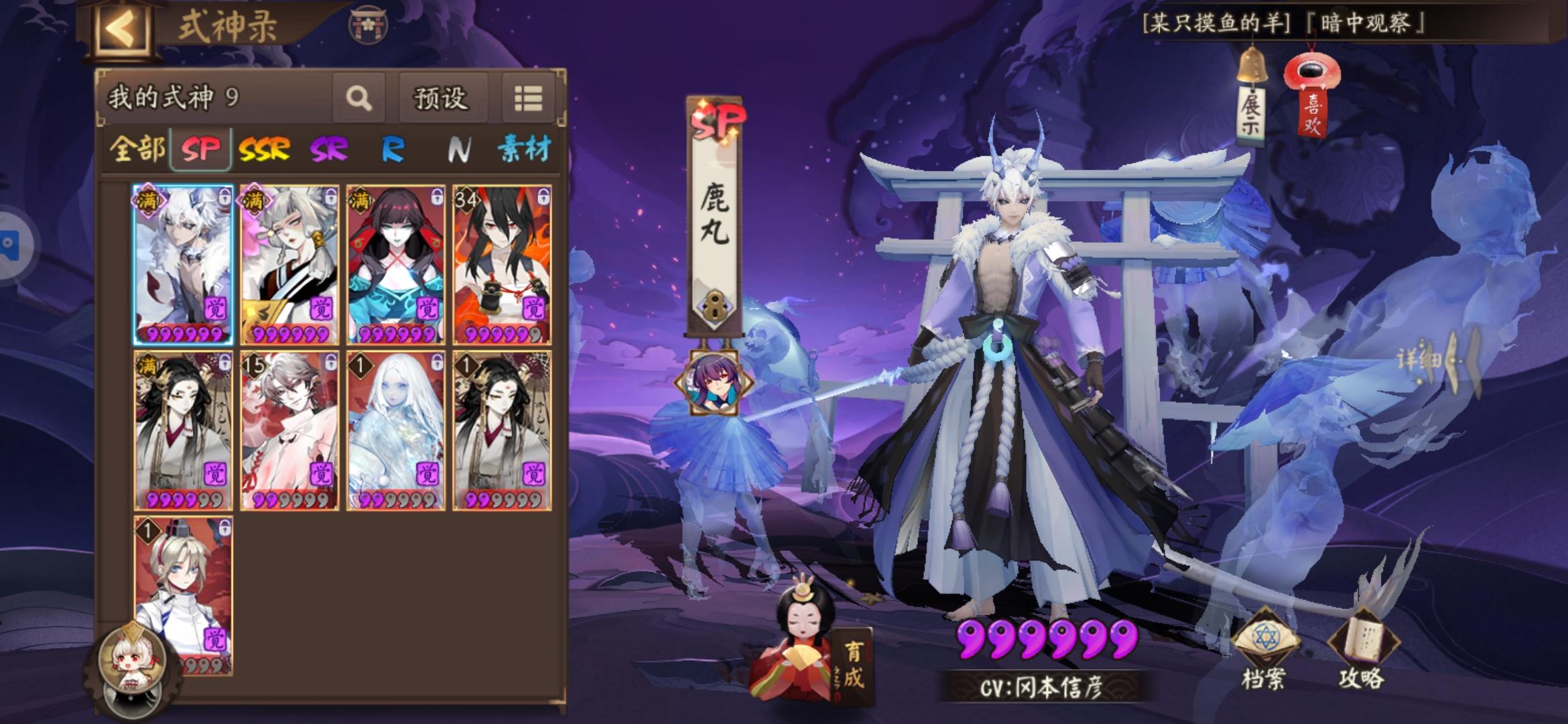Open the 预设 presets button
The width and height of the screenshot is (1568, 724).
pyautogui.click(x=442, y=98)
